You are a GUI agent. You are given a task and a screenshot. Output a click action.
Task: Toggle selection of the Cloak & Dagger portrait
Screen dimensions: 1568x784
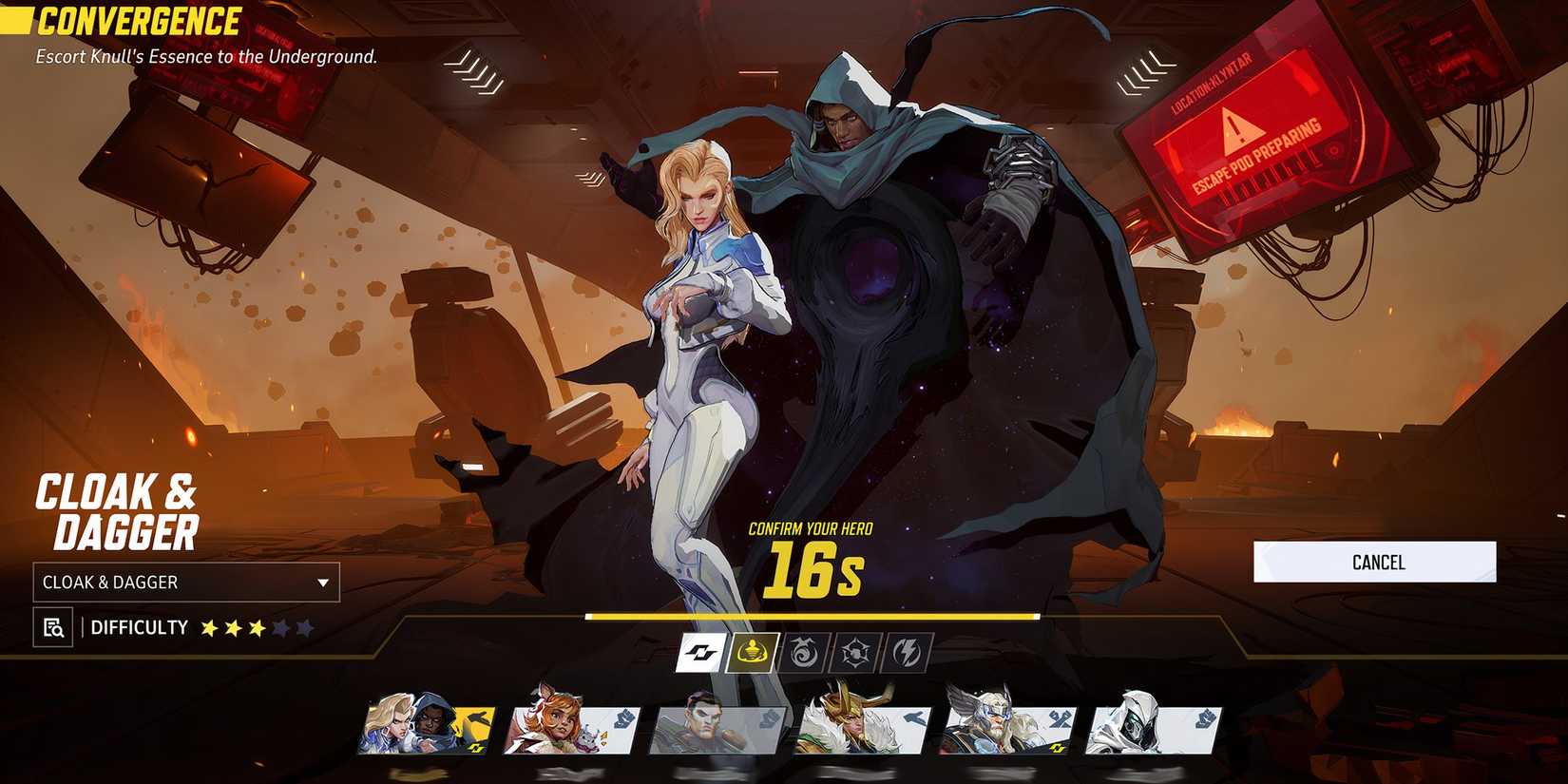[x=425, y=725]
